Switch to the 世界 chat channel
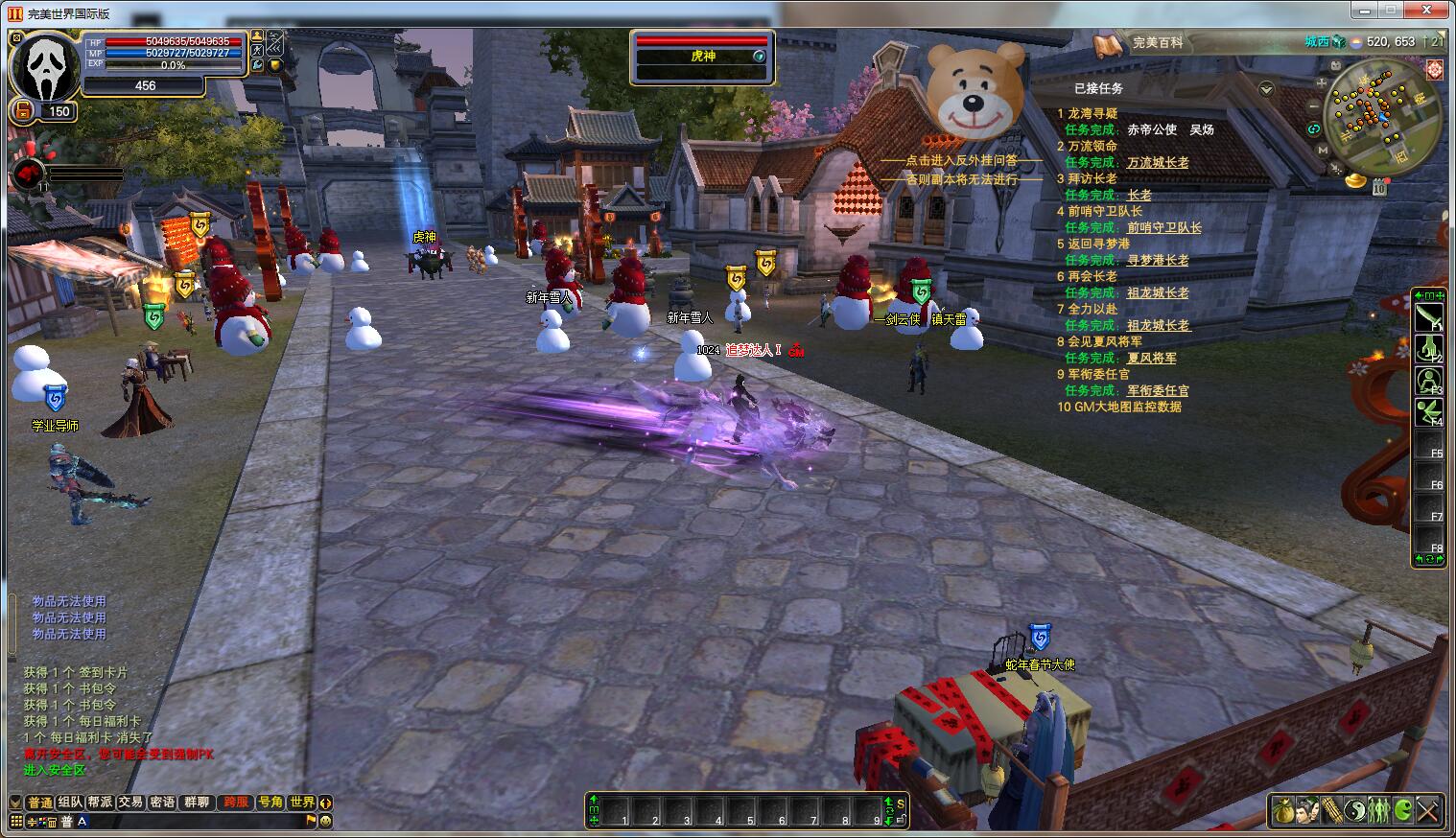Image resolution: width=1456 pixels, height=838 pixels. tap(302, 803)
